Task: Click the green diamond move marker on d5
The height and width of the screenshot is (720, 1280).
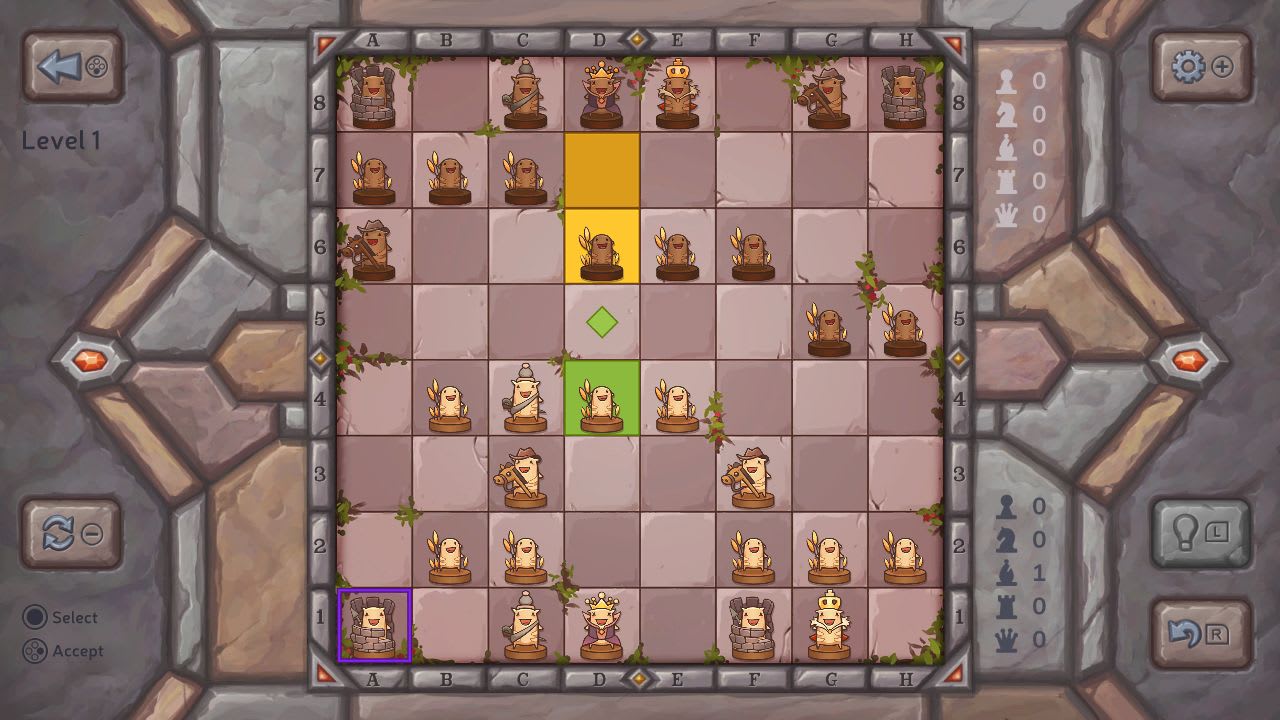Action: coord(602,321)
